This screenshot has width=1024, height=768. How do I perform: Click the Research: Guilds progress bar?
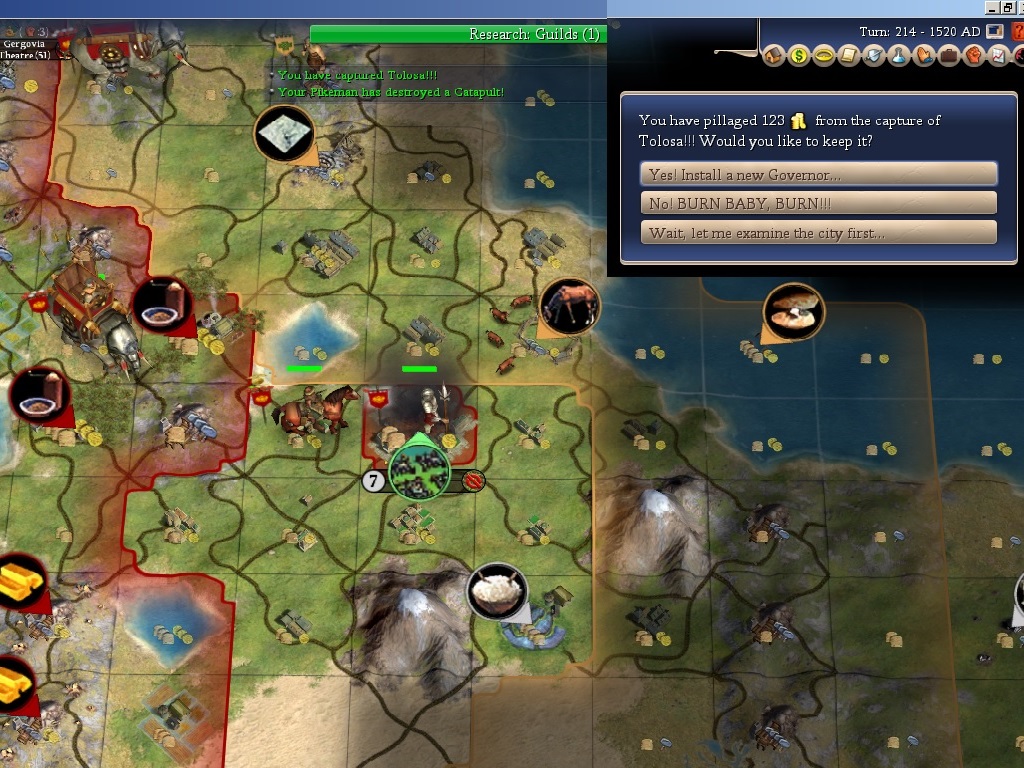[458, 34]
